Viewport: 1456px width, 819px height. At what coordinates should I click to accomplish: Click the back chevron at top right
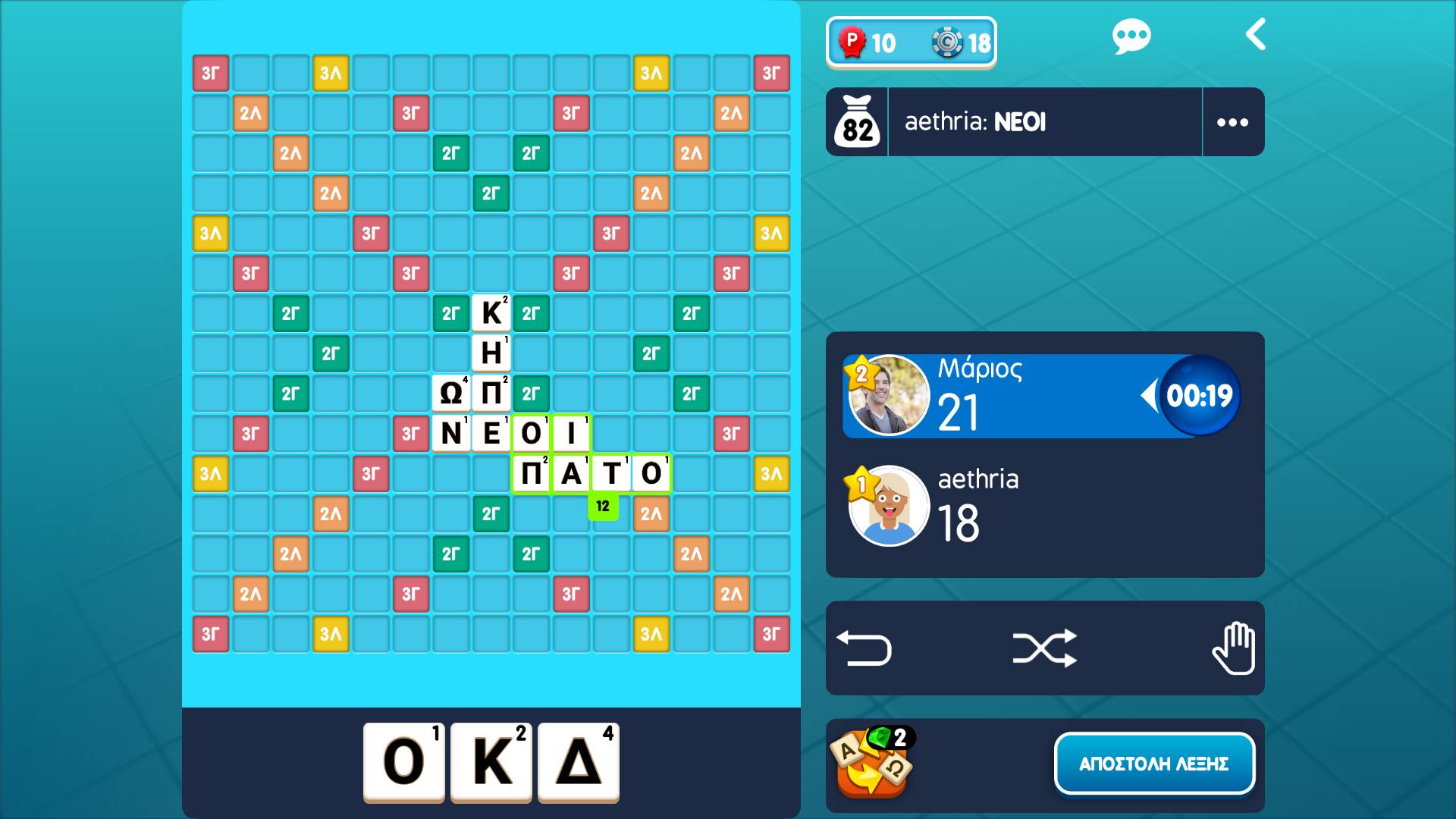click(1256, 34)
